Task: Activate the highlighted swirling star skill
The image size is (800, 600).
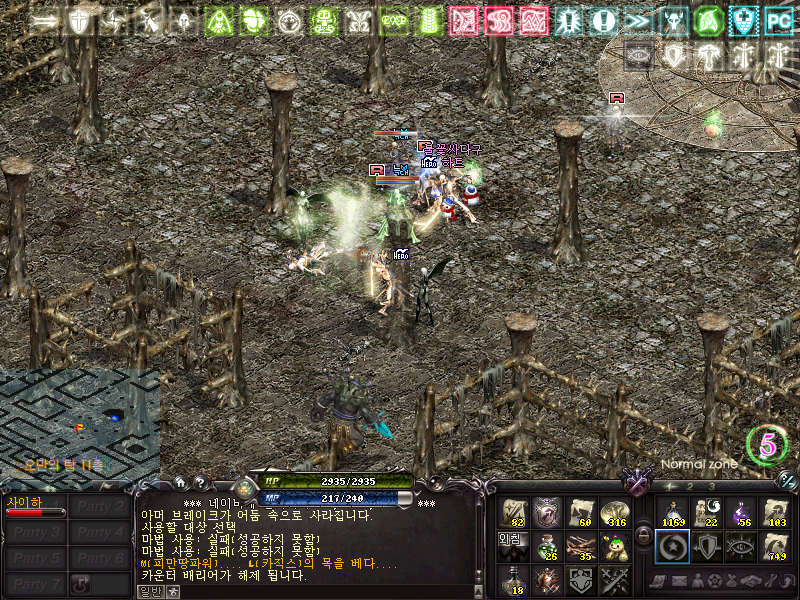Action: tap(672, 546)
